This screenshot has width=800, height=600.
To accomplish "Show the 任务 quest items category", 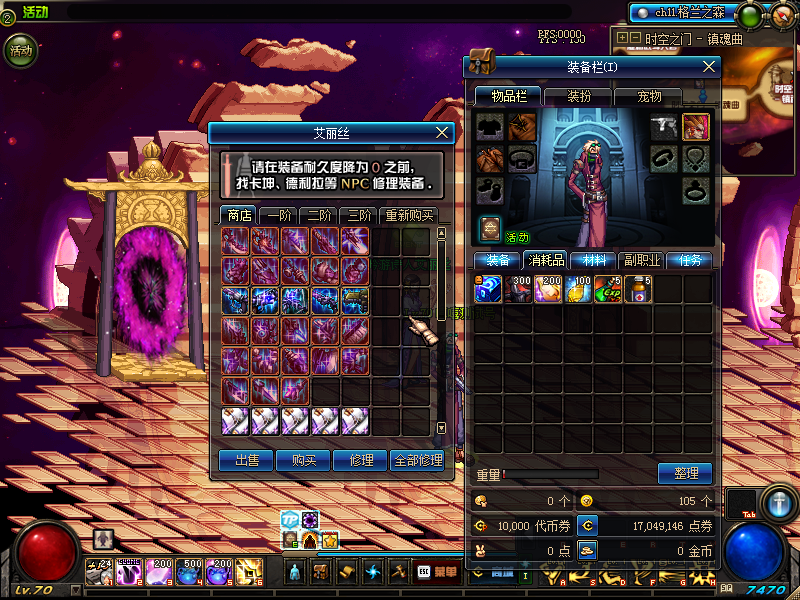I will point(690,260).
